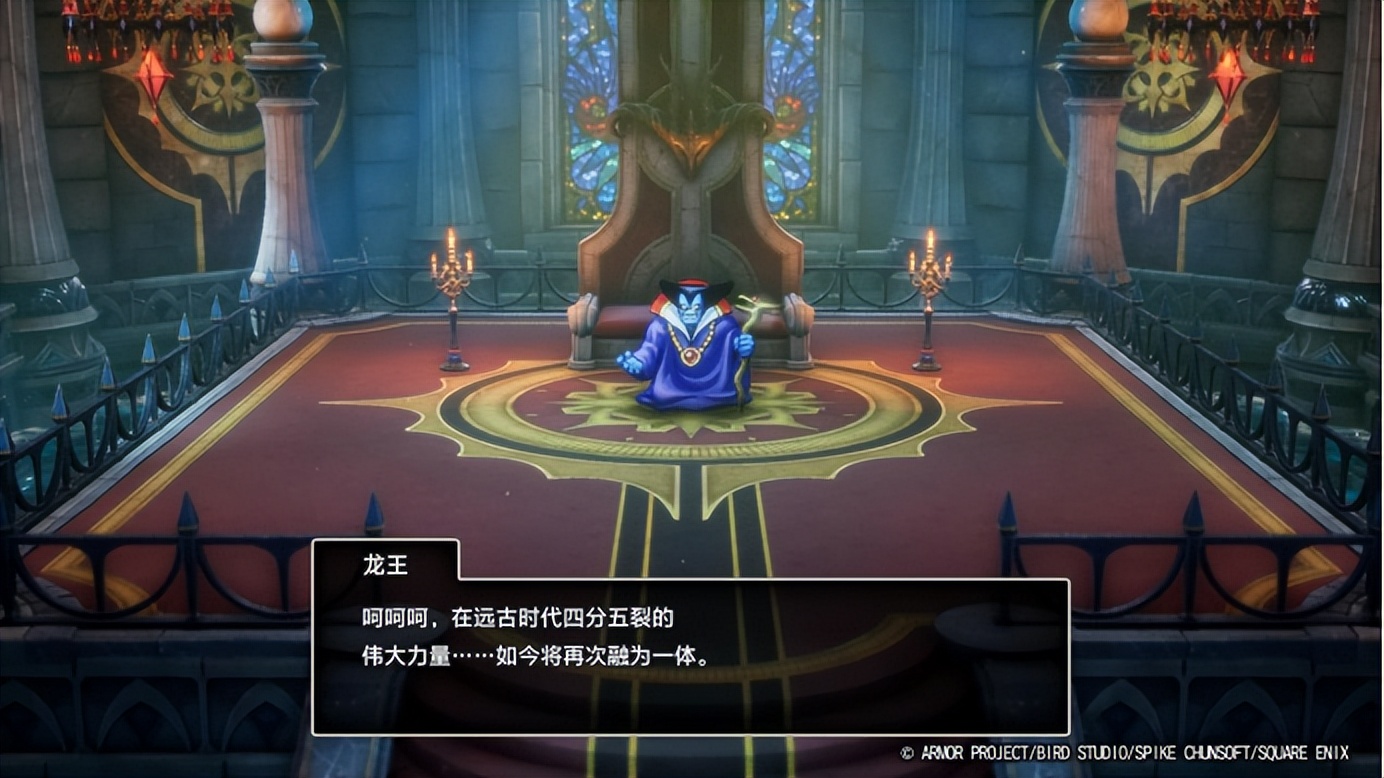The width and height of the screenshot is (1384, 778).
Task: Click the golden sun pattern on the carpet
Action: pyautogui.click(x=690, y=430)
